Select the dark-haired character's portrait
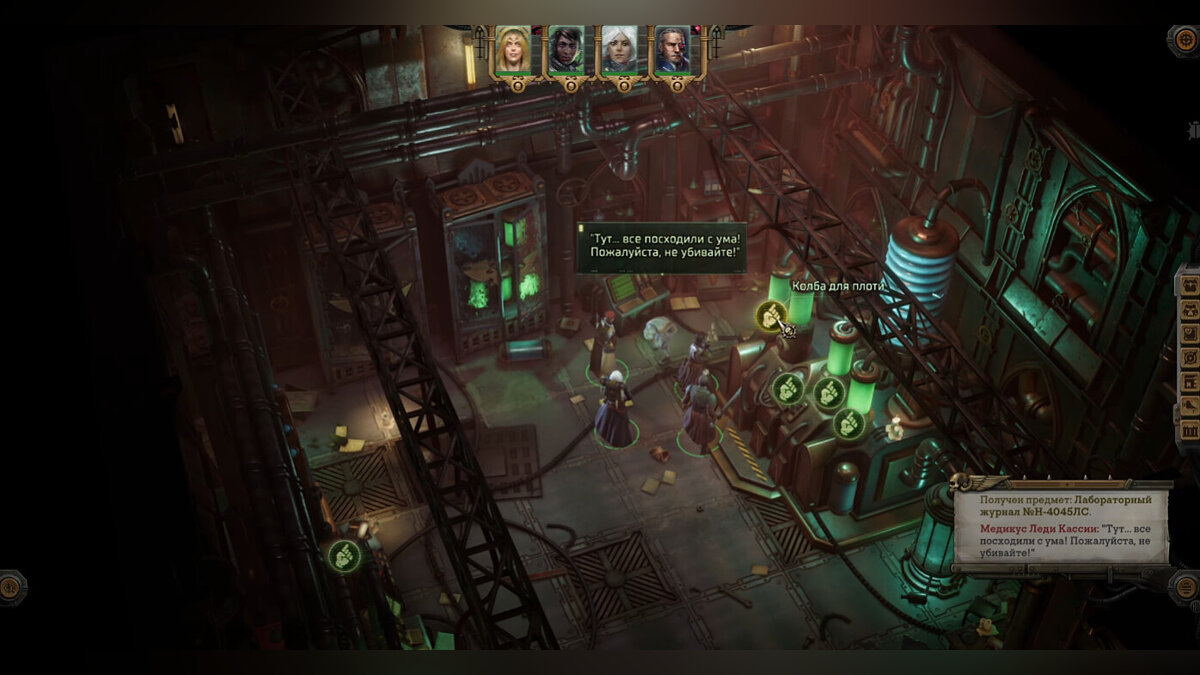 [x=566, y=51]
